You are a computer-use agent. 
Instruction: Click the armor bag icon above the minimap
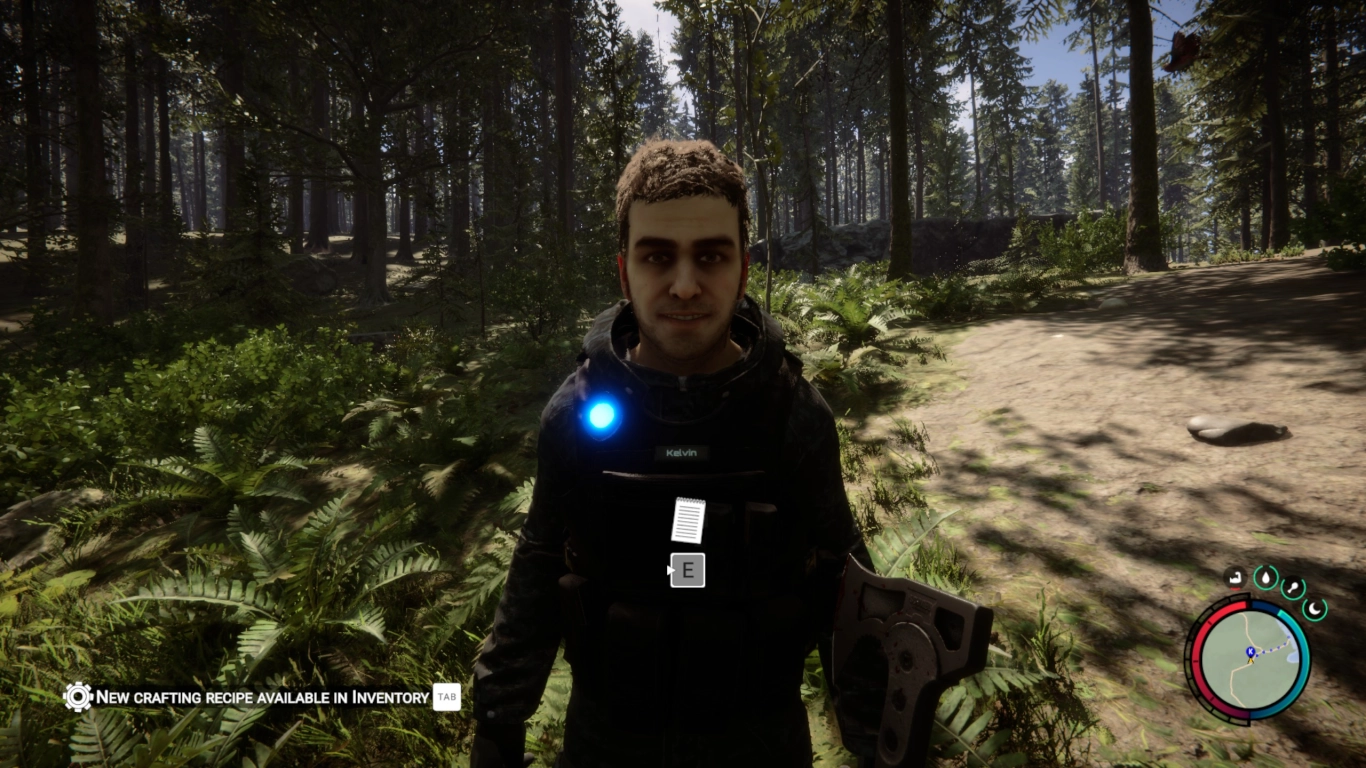(1235, 578)
